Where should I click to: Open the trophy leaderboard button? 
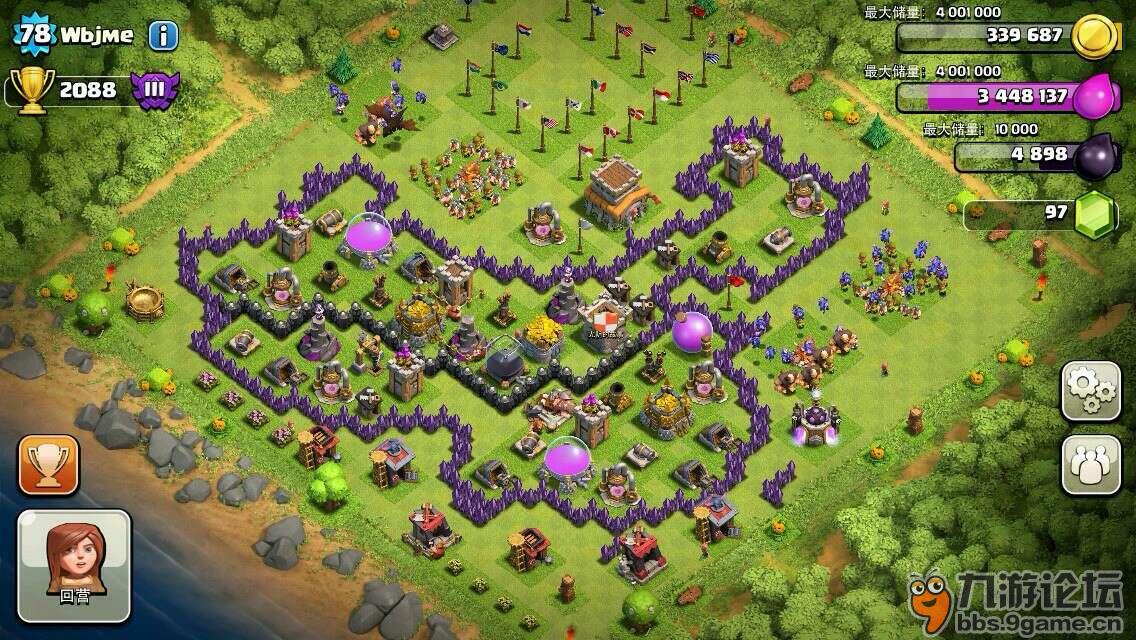48,465
